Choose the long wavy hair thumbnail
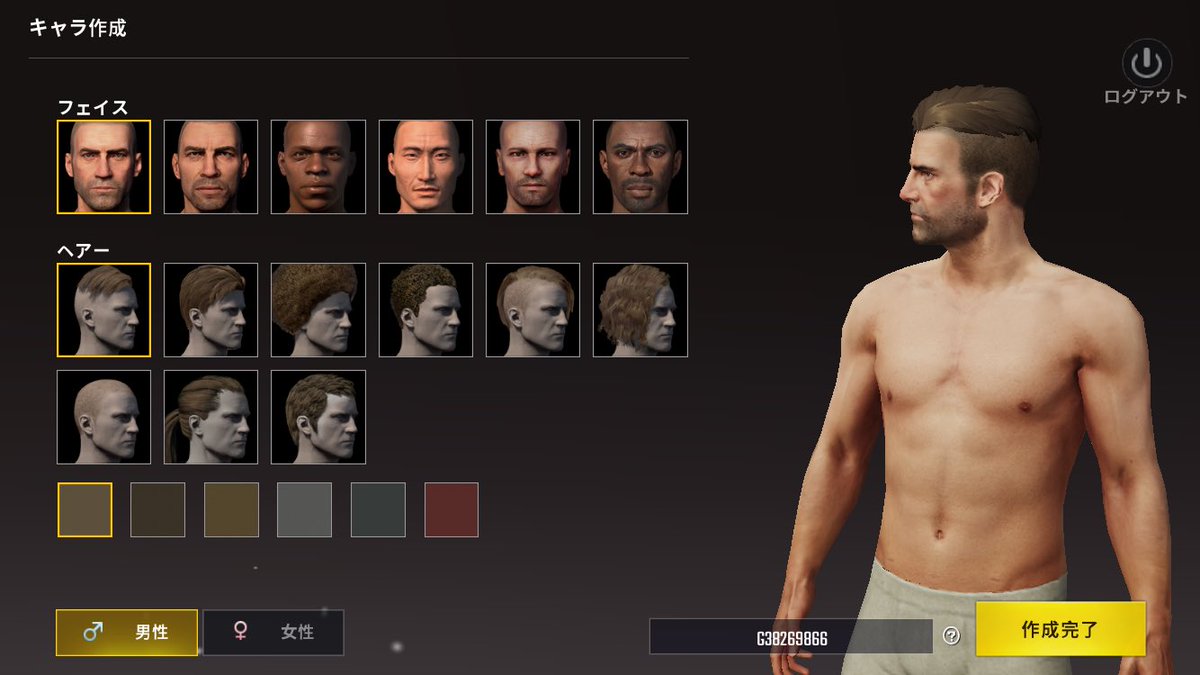1200x675 pixels. click(x=640, y=310)
